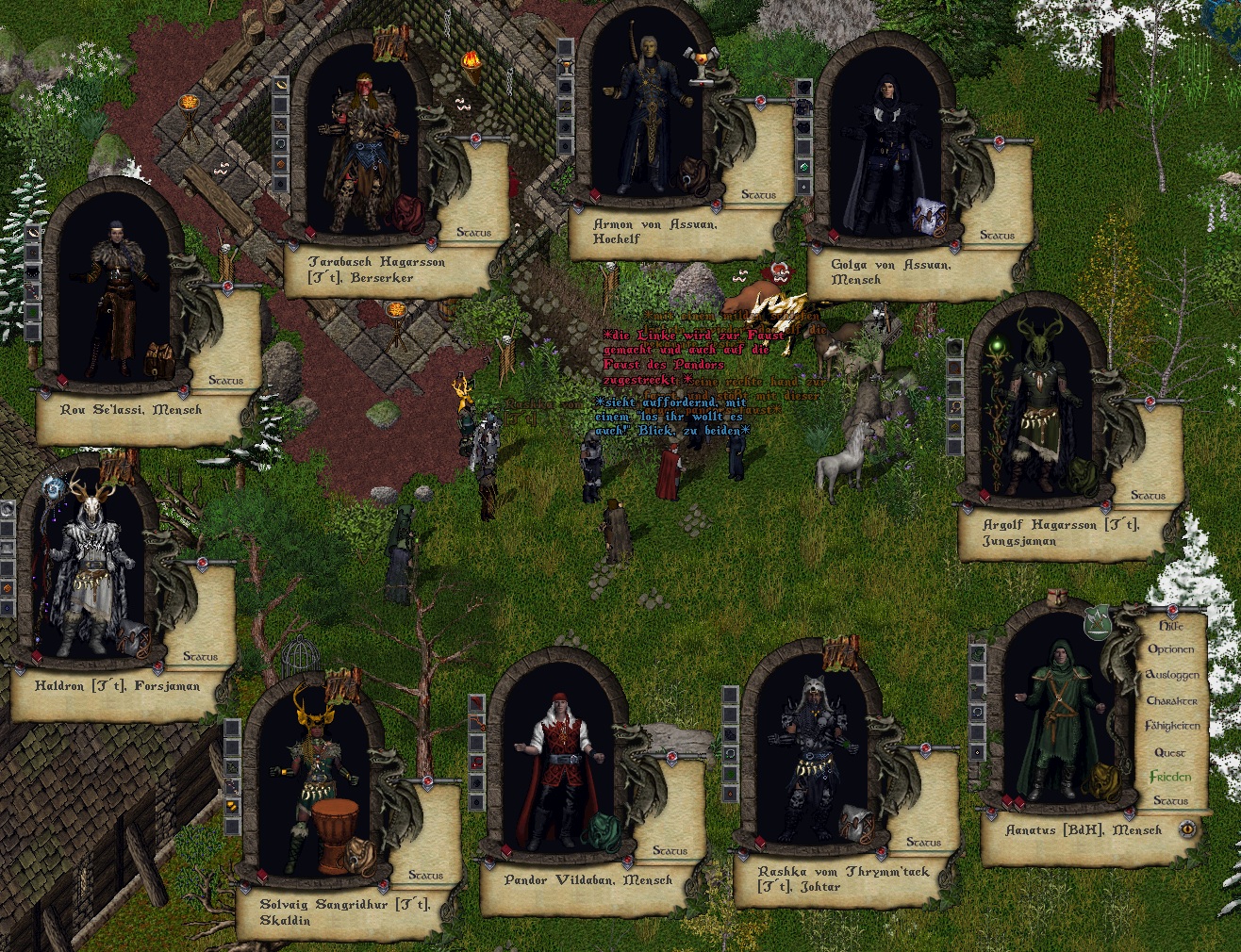Viewport: 1241px width, 952px height.
Task: Show Status of Solveig Sangridhur
Action: (425, 876)
